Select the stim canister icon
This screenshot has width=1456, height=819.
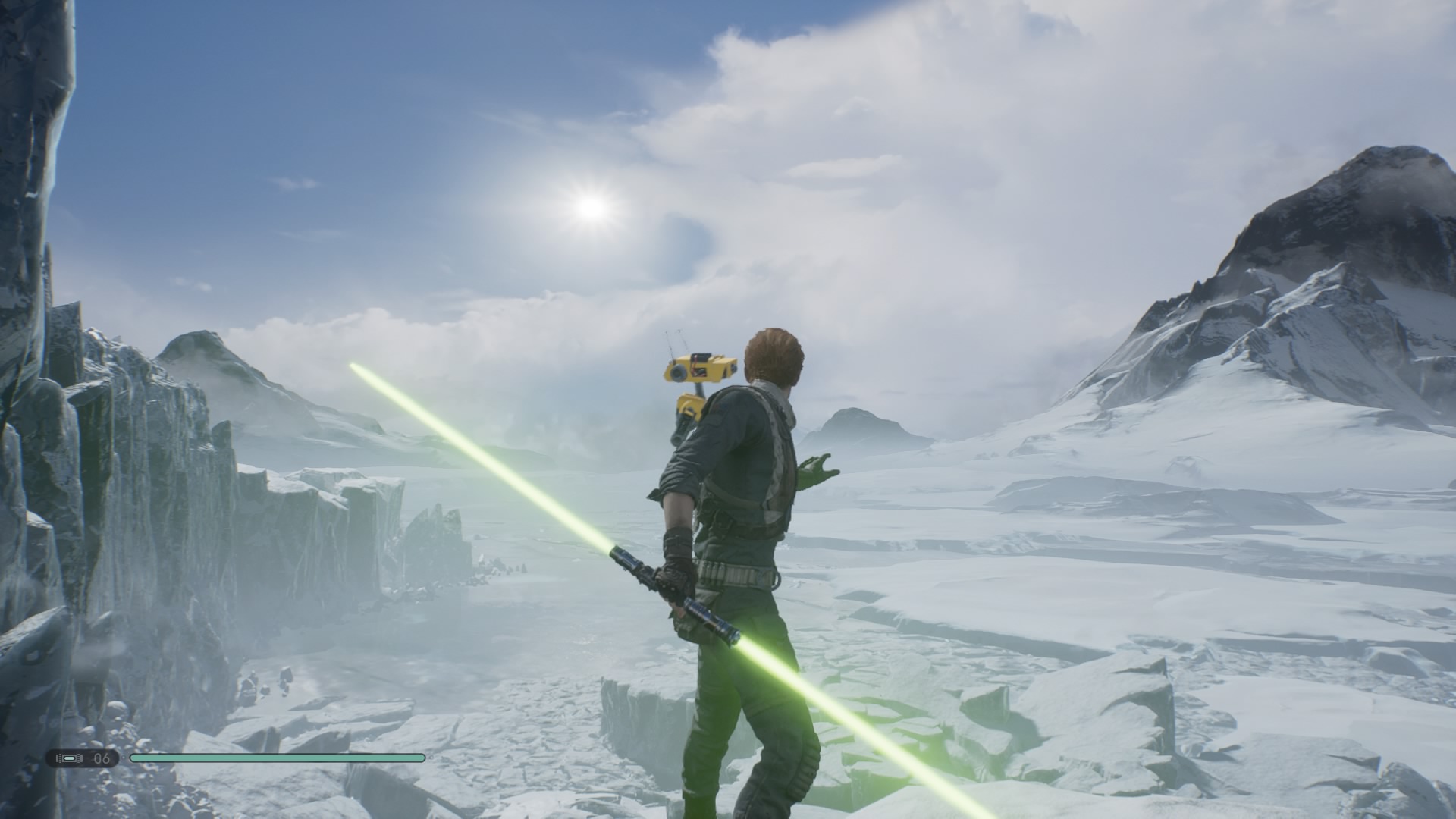pos(69,758)
